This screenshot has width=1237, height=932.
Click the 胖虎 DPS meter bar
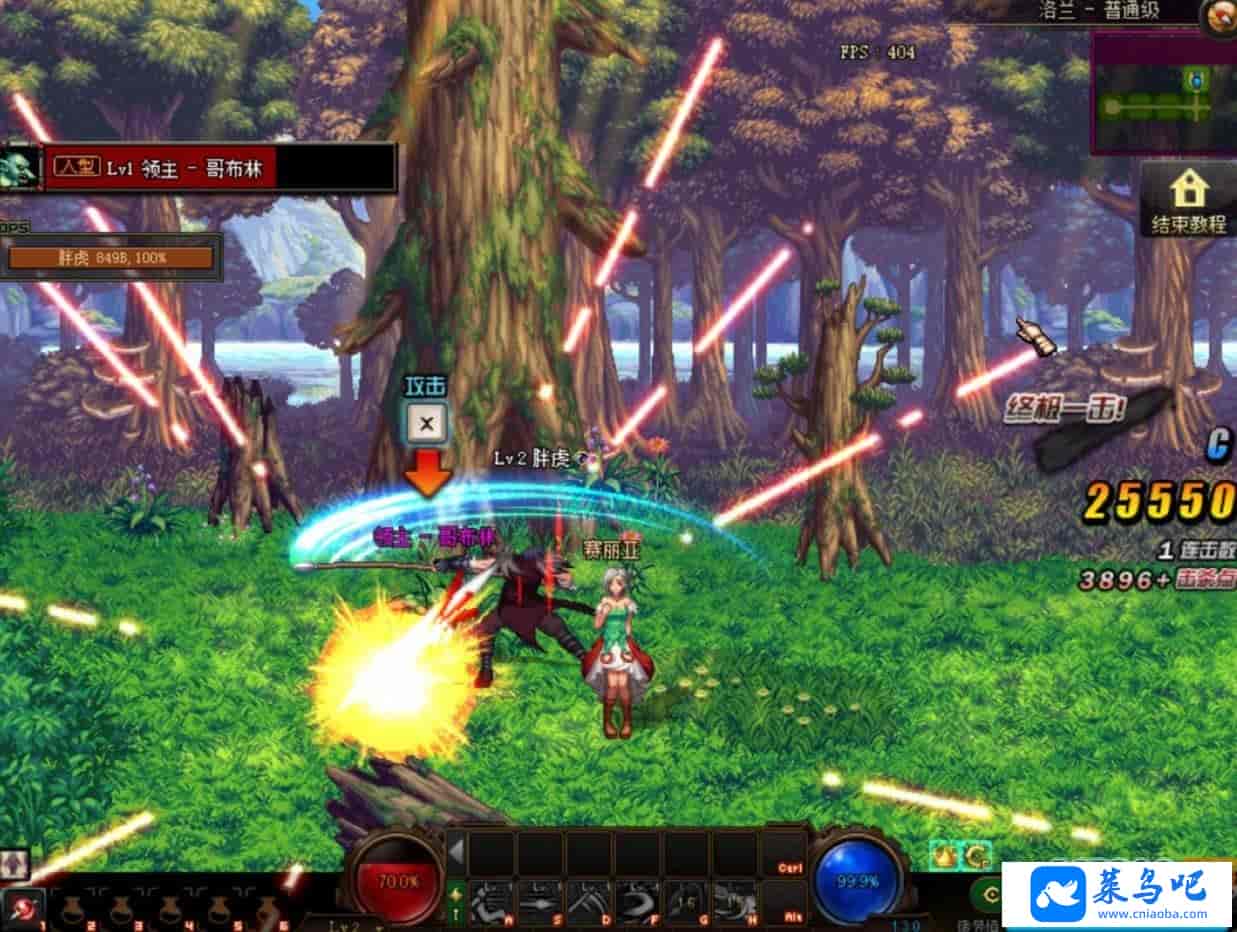[111, 258]
